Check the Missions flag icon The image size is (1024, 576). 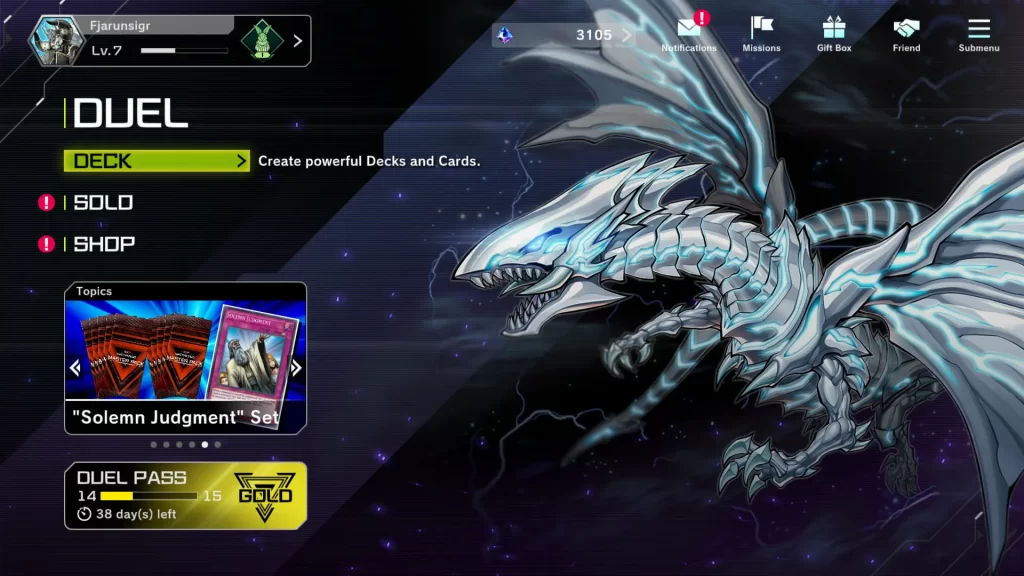(x=761, y=33)
